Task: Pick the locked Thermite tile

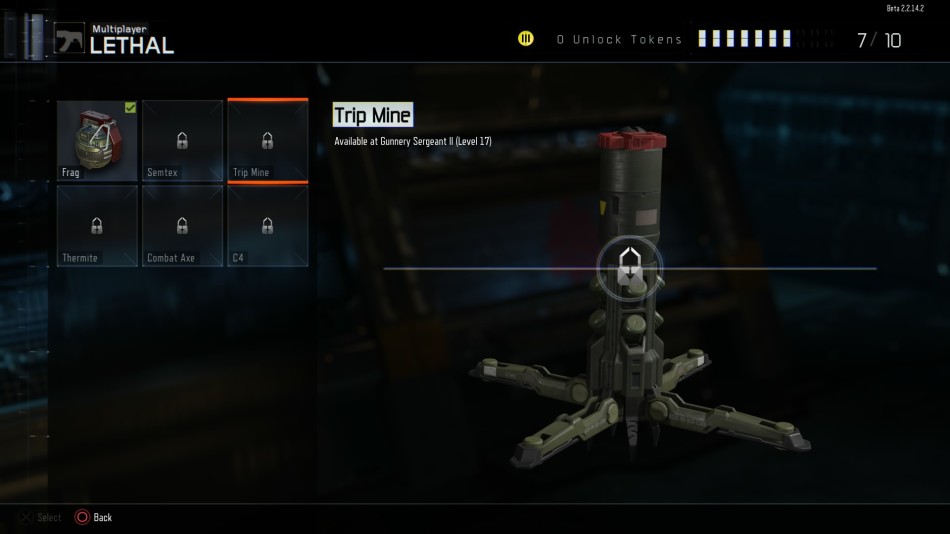Action: point(97,226)
